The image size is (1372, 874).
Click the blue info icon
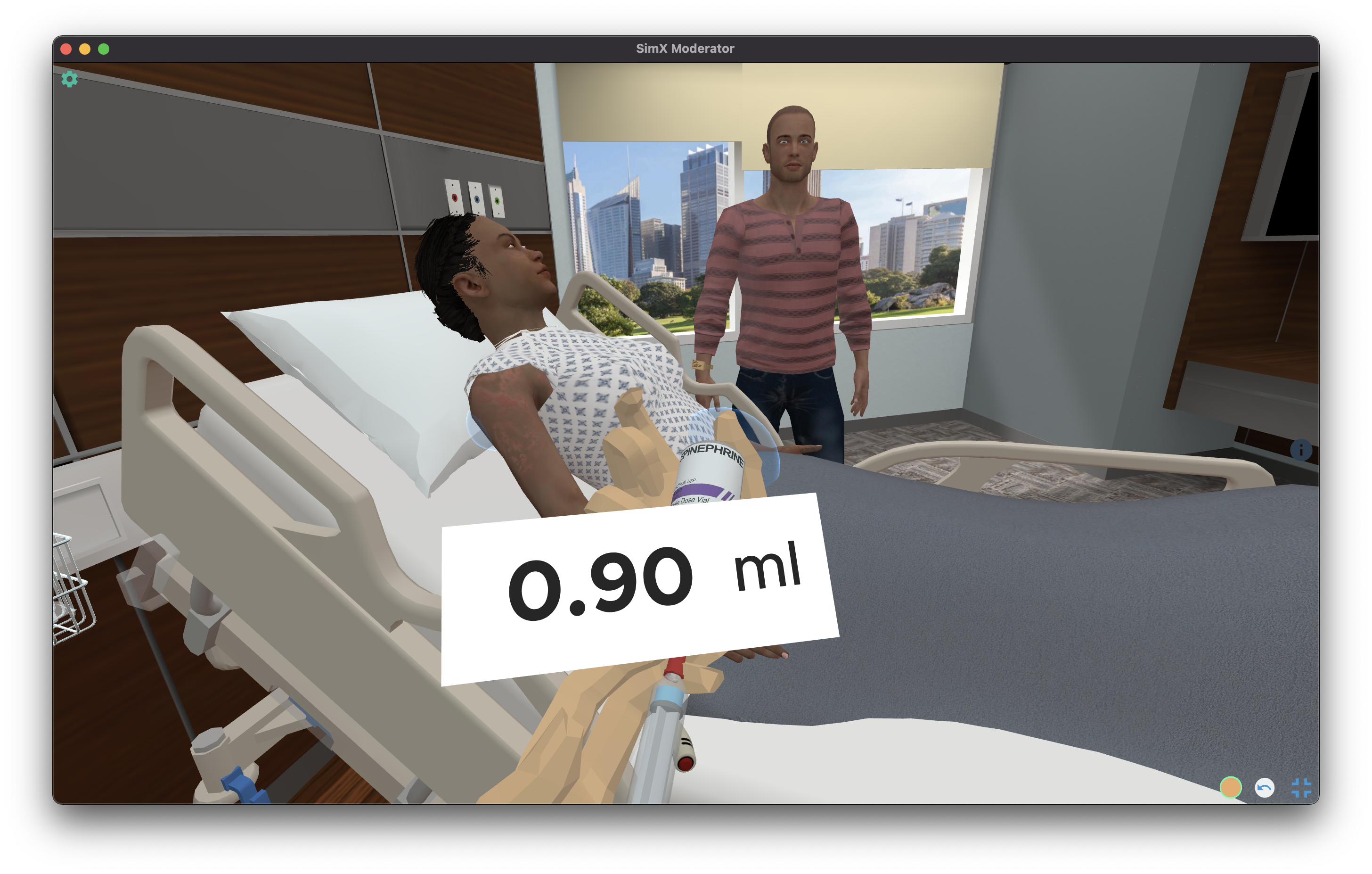point(1301,450)
